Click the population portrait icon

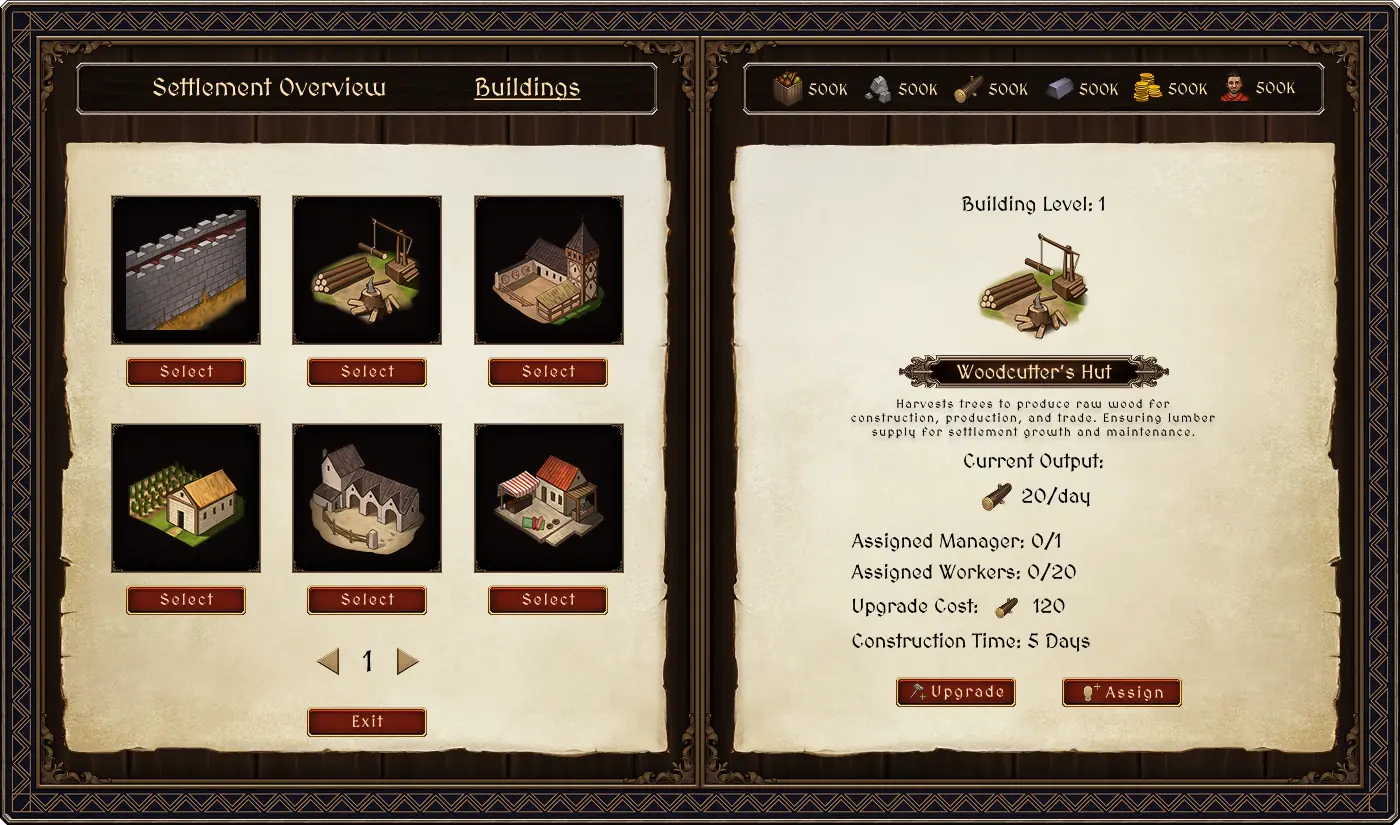(x=1234, y=88)
